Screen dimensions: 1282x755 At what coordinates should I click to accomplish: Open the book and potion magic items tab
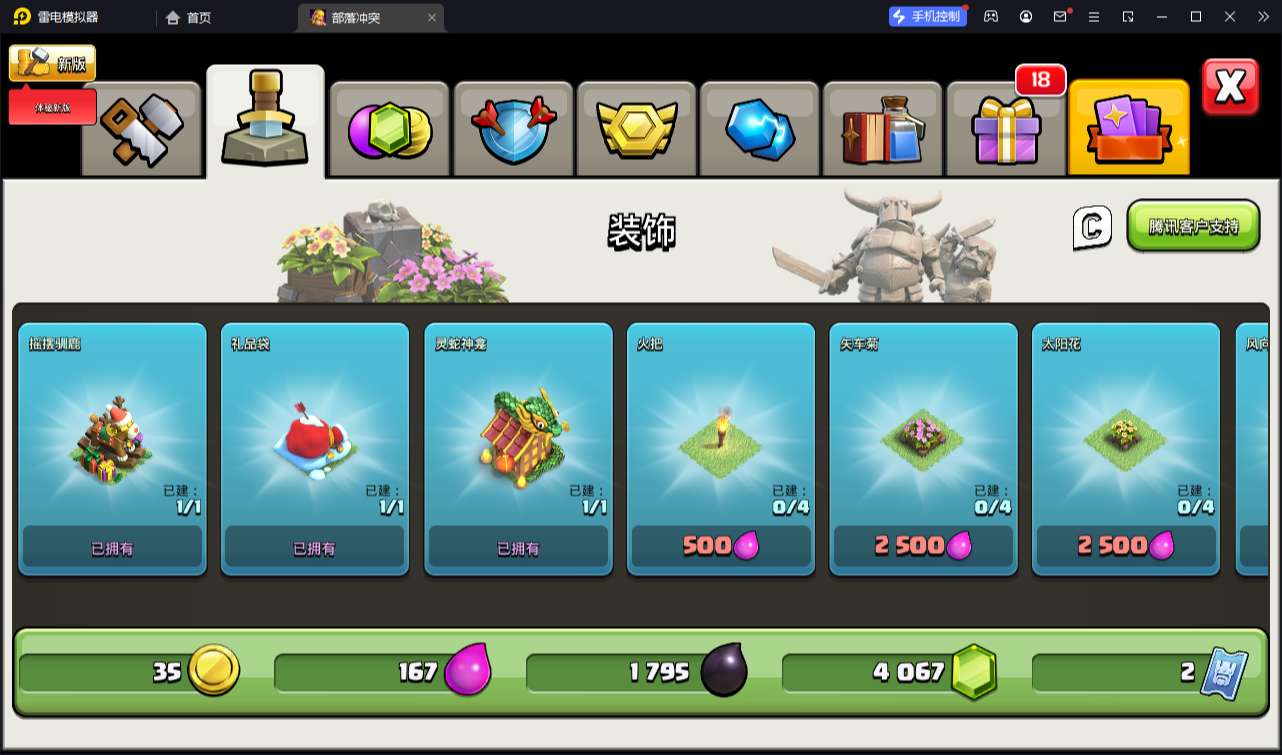882,129
